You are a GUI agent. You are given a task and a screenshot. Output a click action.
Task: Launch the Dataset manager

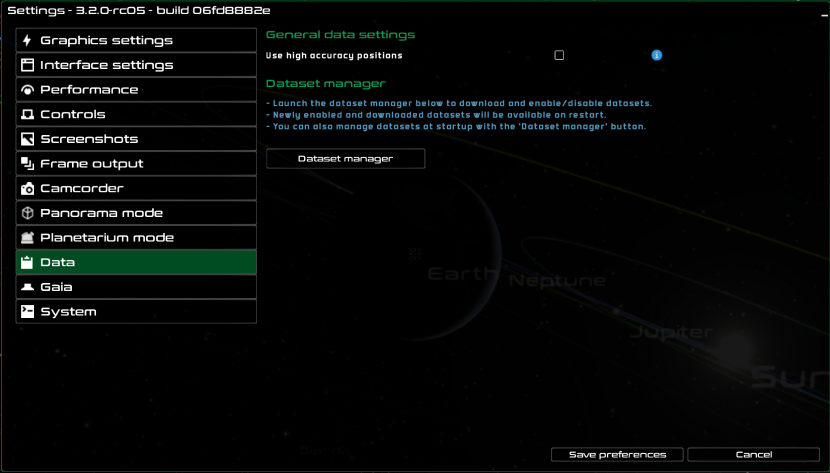345,159
